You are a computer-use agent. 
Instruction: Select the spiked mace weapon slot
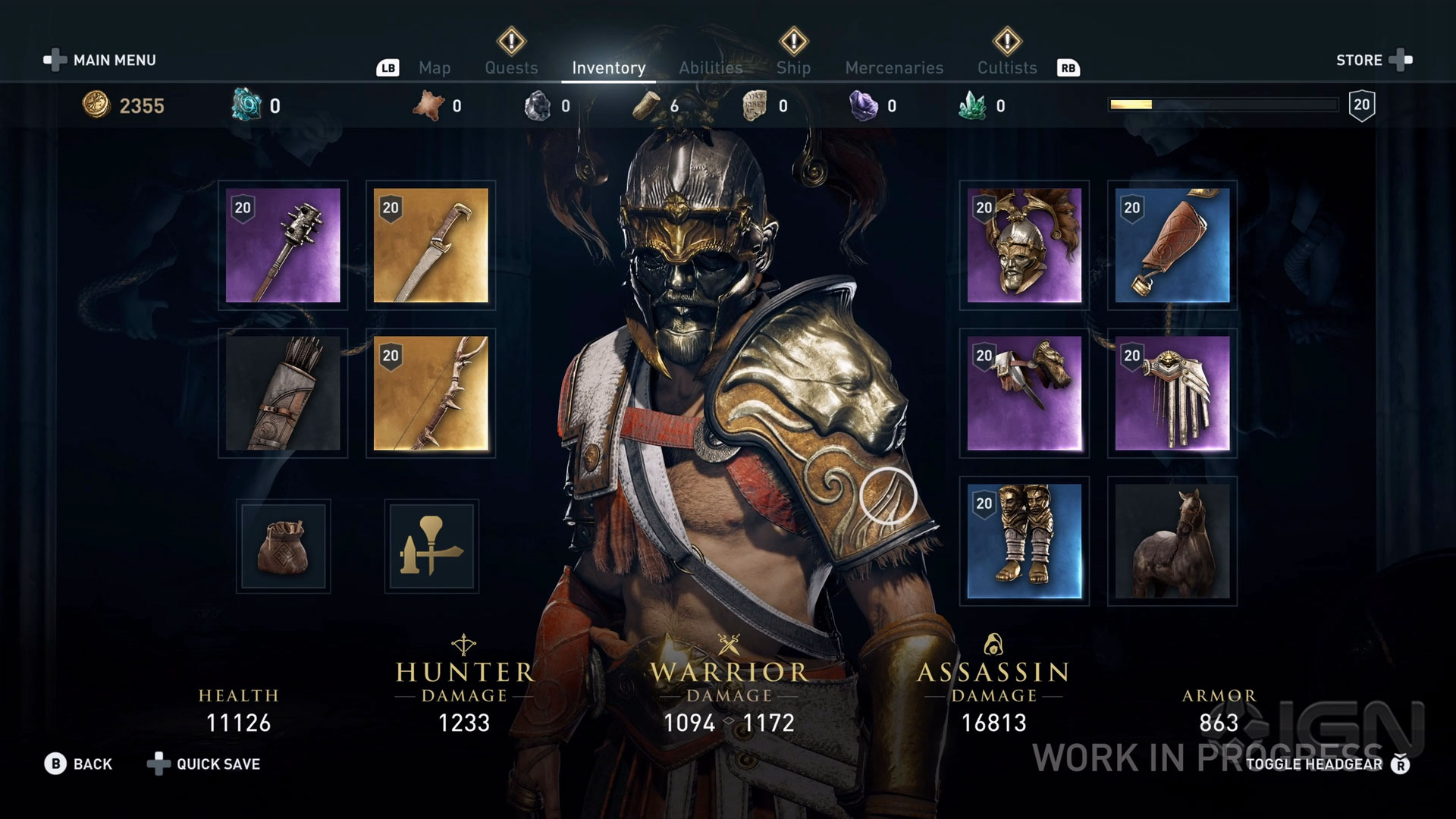click(x=283, y=245)
